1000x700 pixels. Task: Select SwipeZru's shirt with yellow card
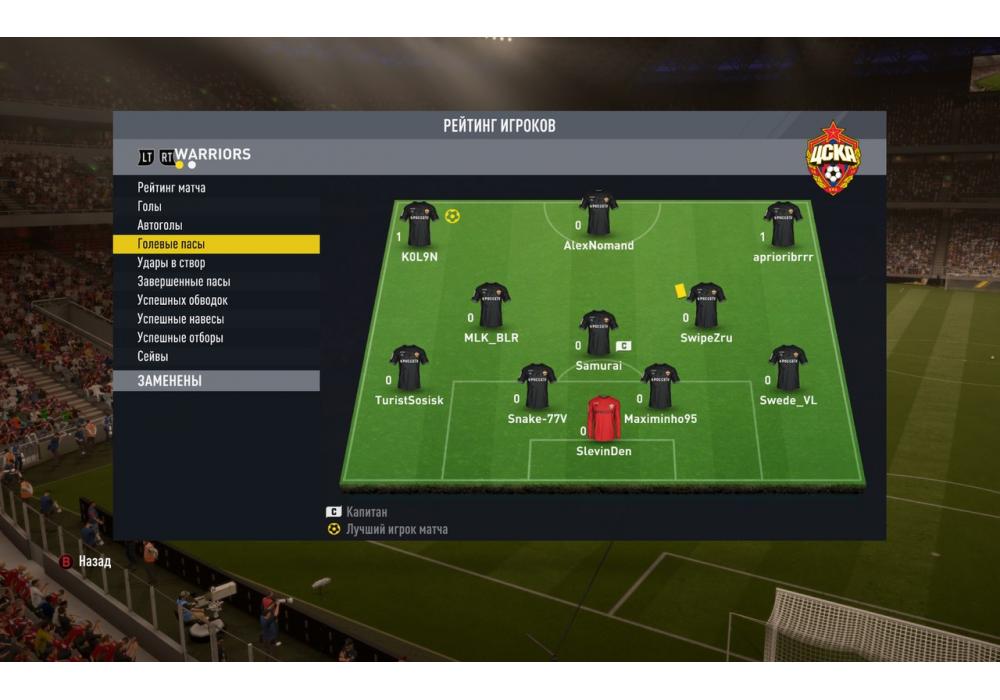pos(706,305)
